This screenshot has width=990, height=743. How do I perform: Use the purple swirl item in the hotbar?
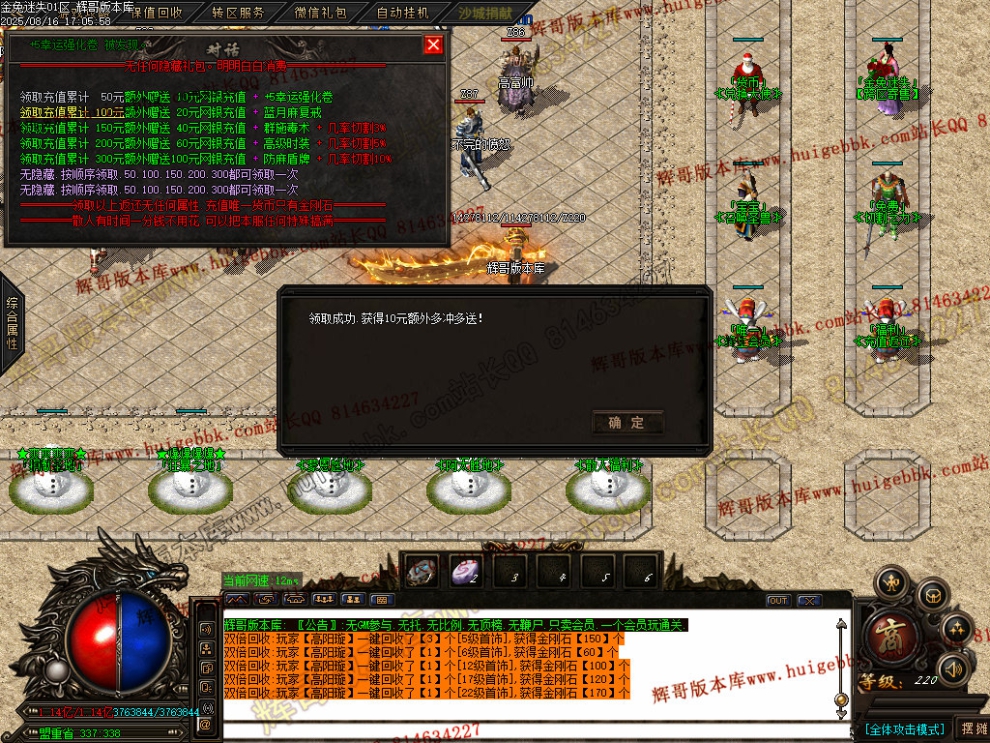point(465,572)
